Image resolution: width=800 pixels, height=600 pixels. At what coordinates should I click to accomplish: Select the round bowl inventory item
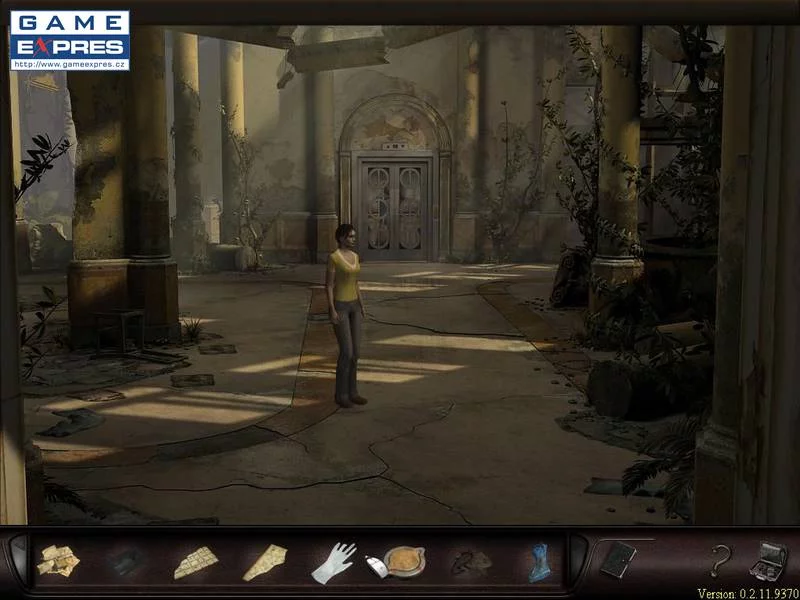[404, 561]
